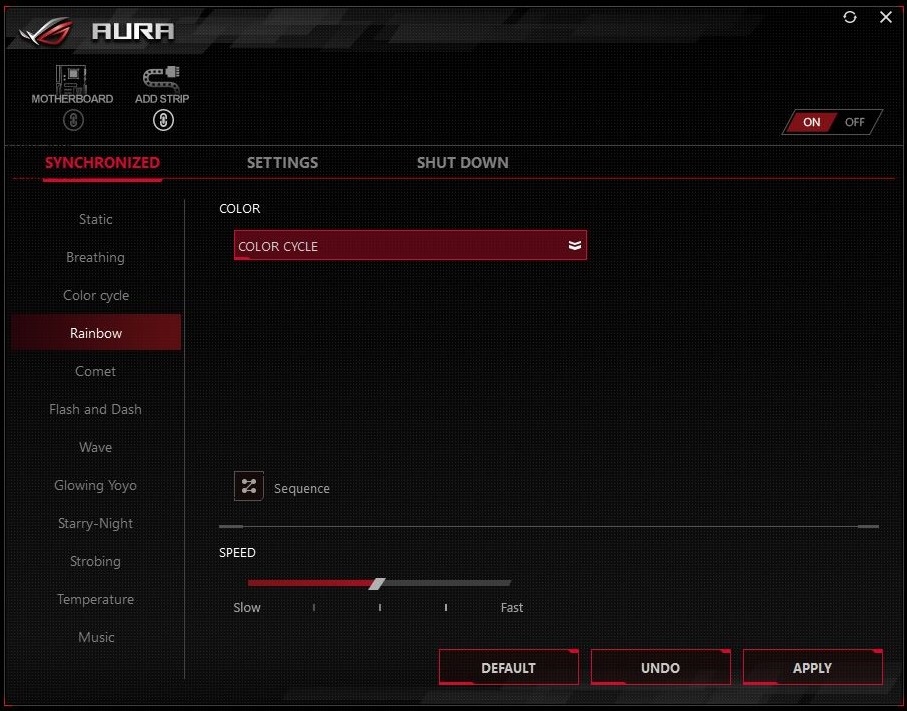Toggle the Aura ON/OFF switch
The height and width of the screenshot is (711, 907).
832,122
